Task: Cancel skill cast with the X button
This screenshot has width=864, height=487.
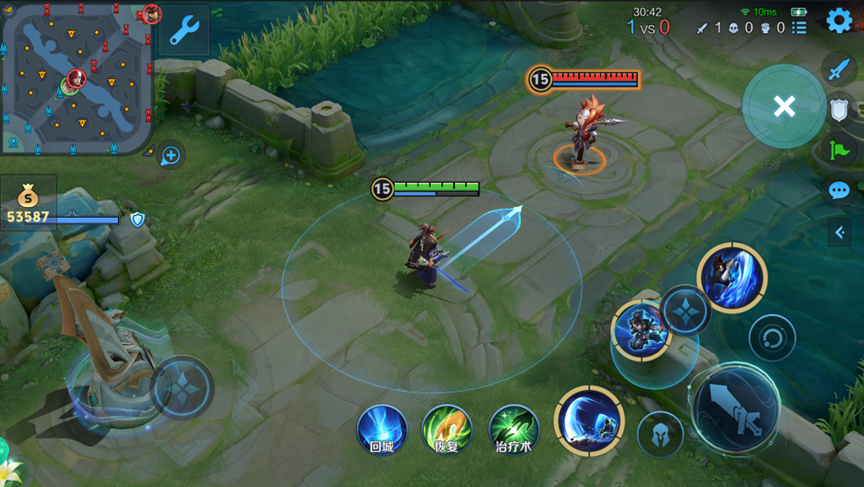Action: pyautogui.click(x=784, y=106)
